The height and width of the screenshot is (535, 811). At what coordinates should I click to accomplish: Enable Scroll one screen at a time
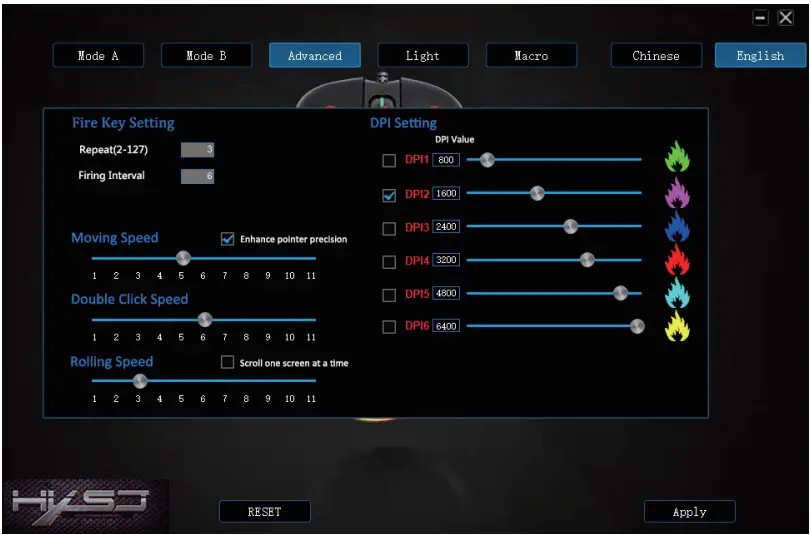coord(228,362)
